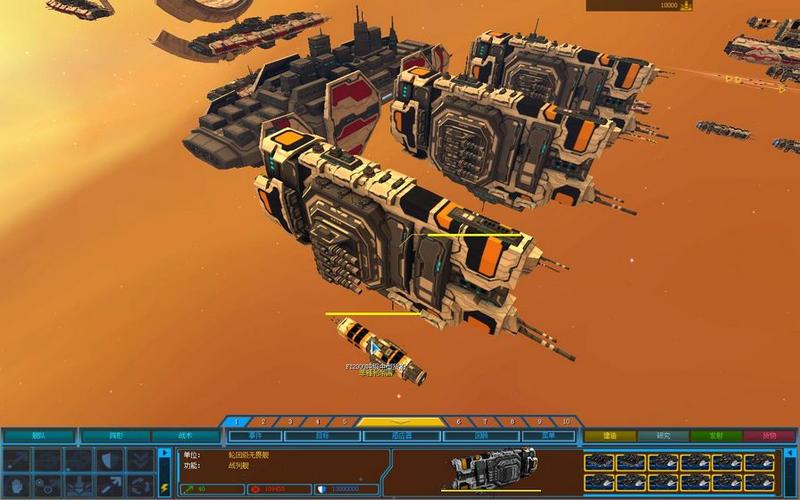The image size is (800, 500).
Task: Click the red button beside 发射
Action: point(769,436)
